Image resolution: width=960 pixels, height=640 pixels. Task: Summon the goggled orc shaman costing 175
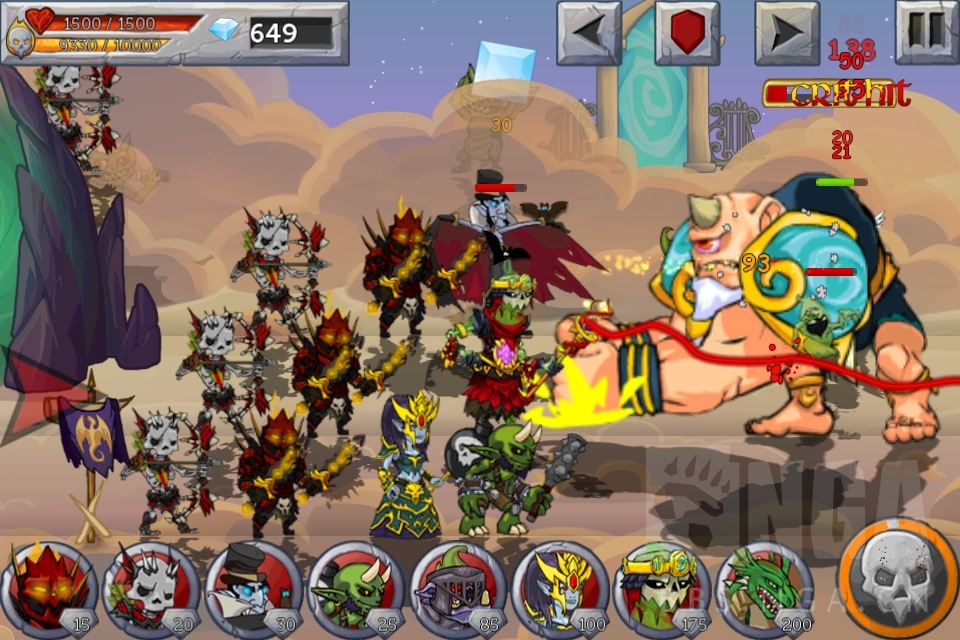(x=662, y=589)
